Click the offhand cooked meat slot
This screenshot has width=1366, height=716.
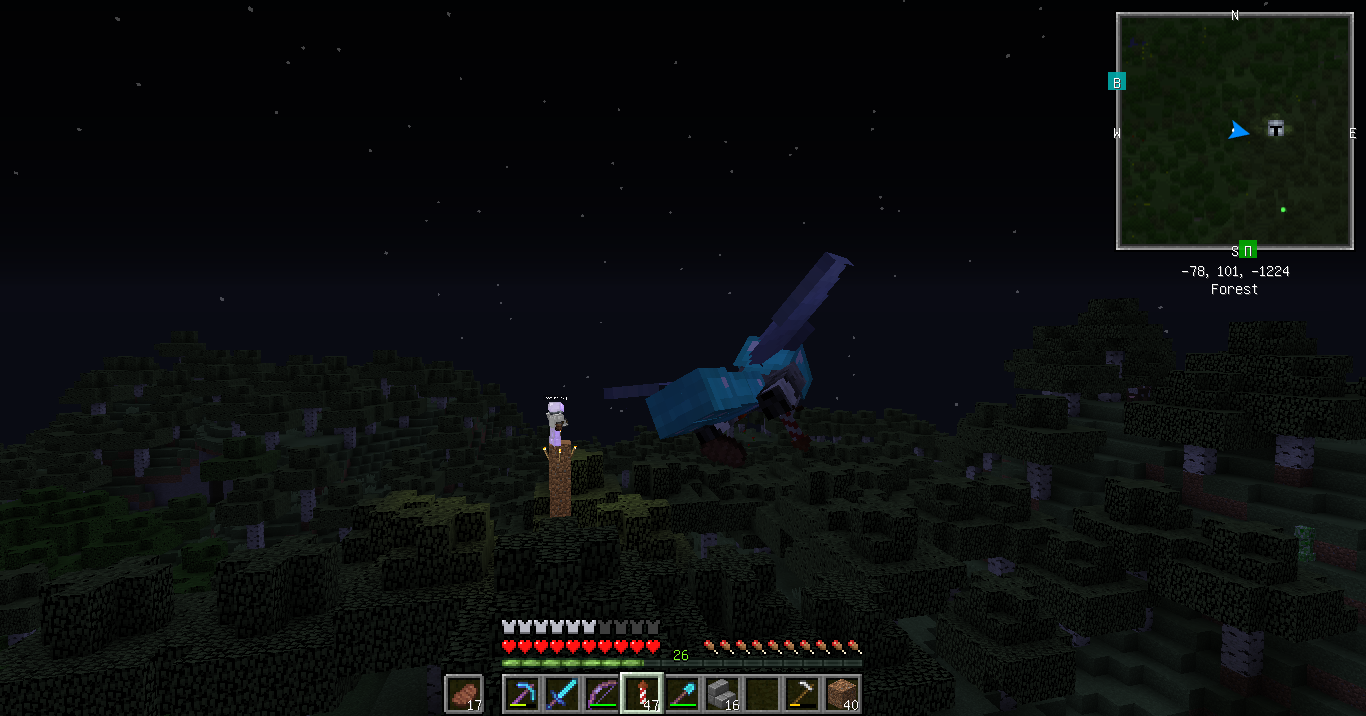tap(464, 693)
